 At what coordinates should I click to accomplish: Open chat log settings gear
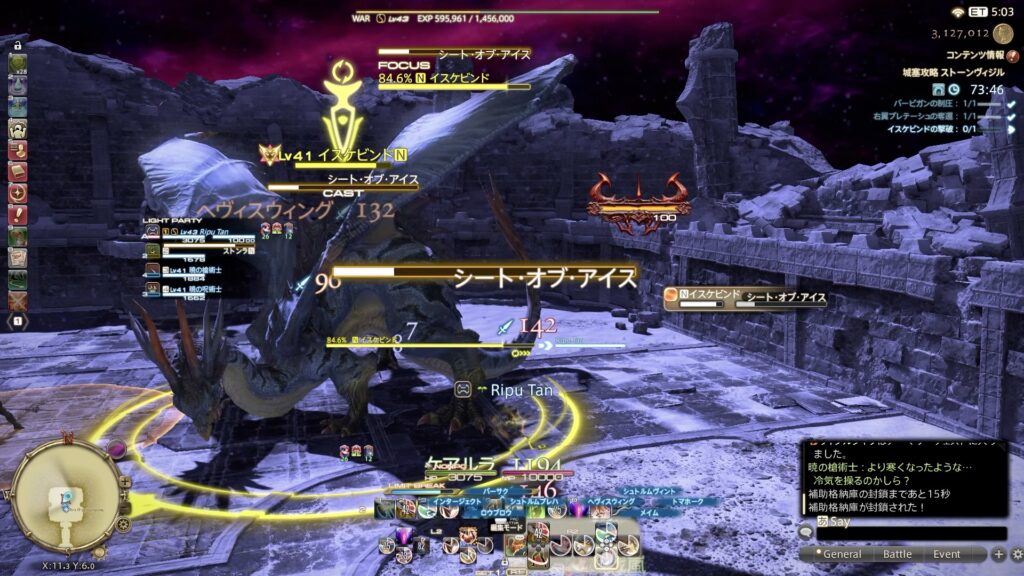tap(1014, 554)
